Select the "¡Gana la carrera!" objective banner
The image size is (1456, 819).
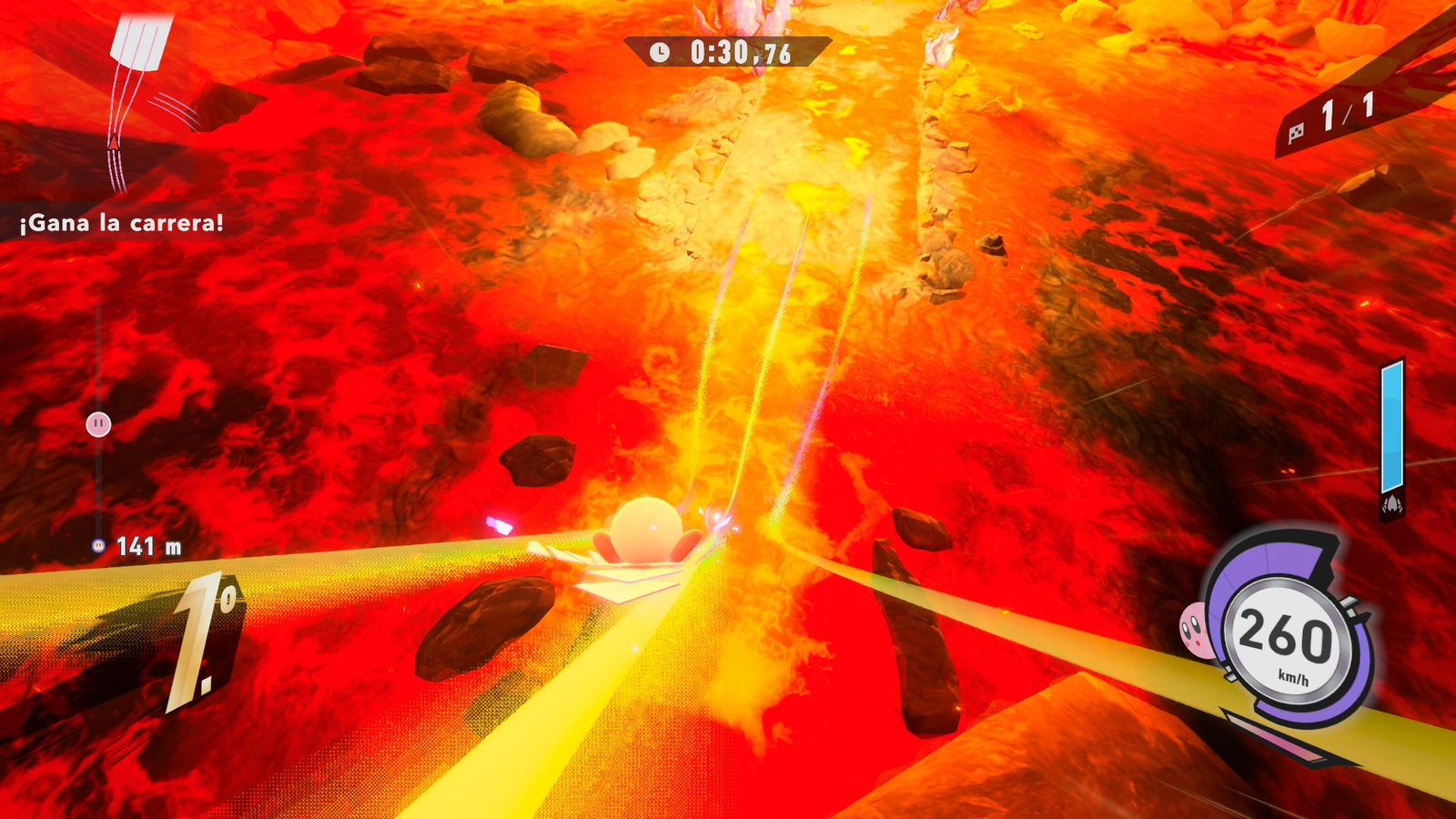pyautogui.click(x=121, y=223)
